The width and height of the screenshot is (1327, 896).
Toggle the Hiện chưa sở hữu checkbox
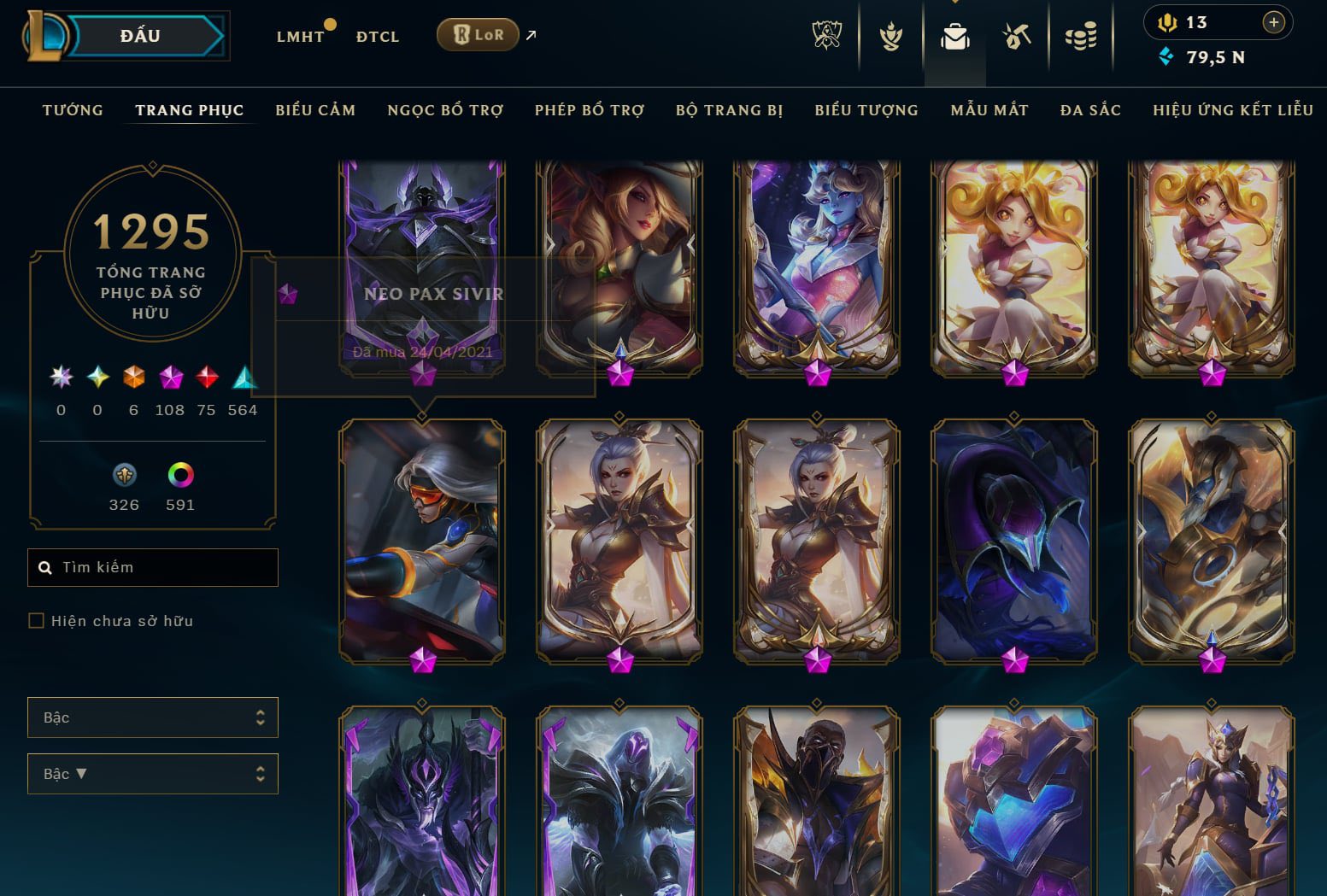tap(36, 621)
